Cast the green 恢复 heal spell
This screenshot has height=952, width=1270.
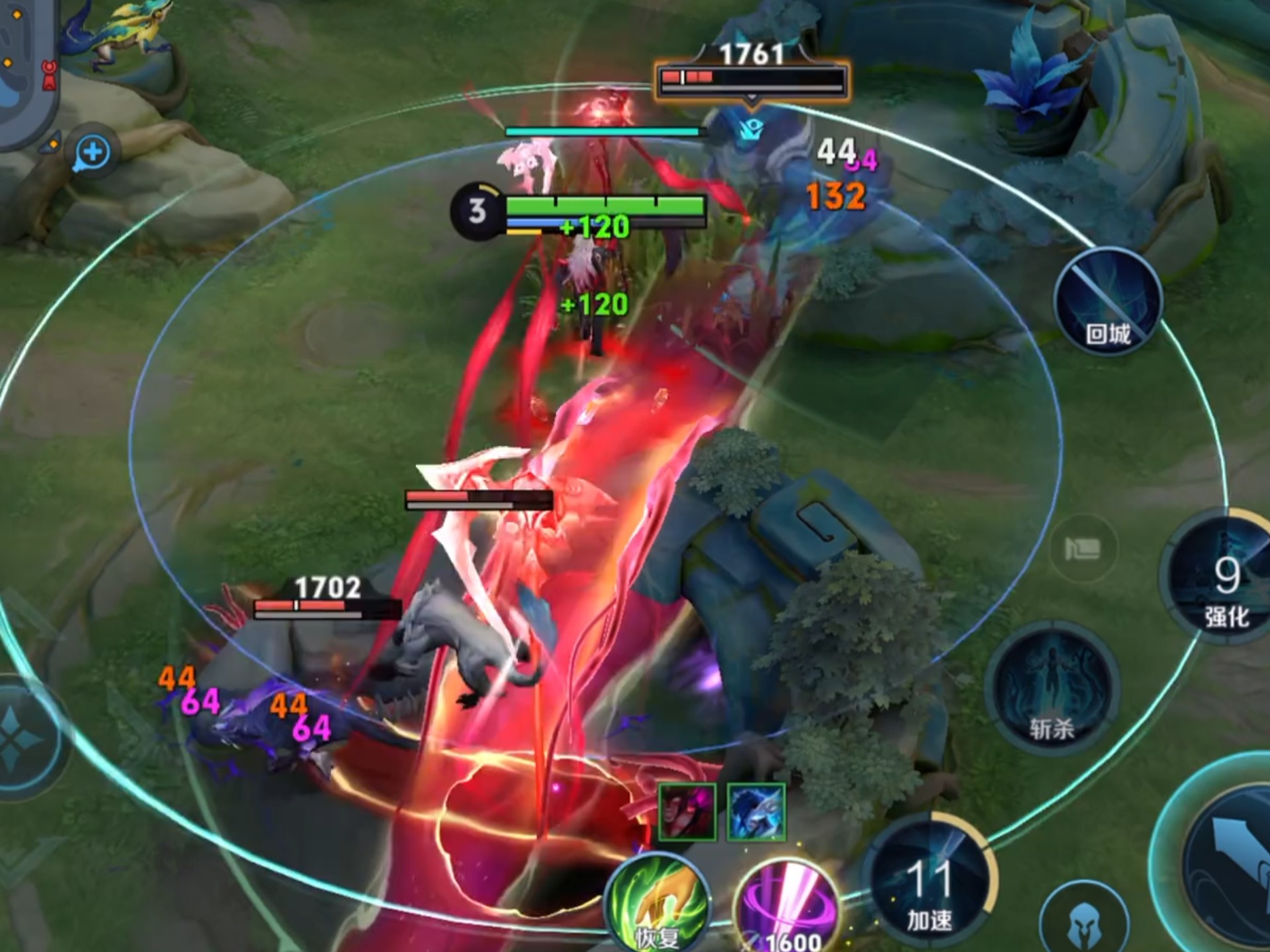tap(657, 907)
